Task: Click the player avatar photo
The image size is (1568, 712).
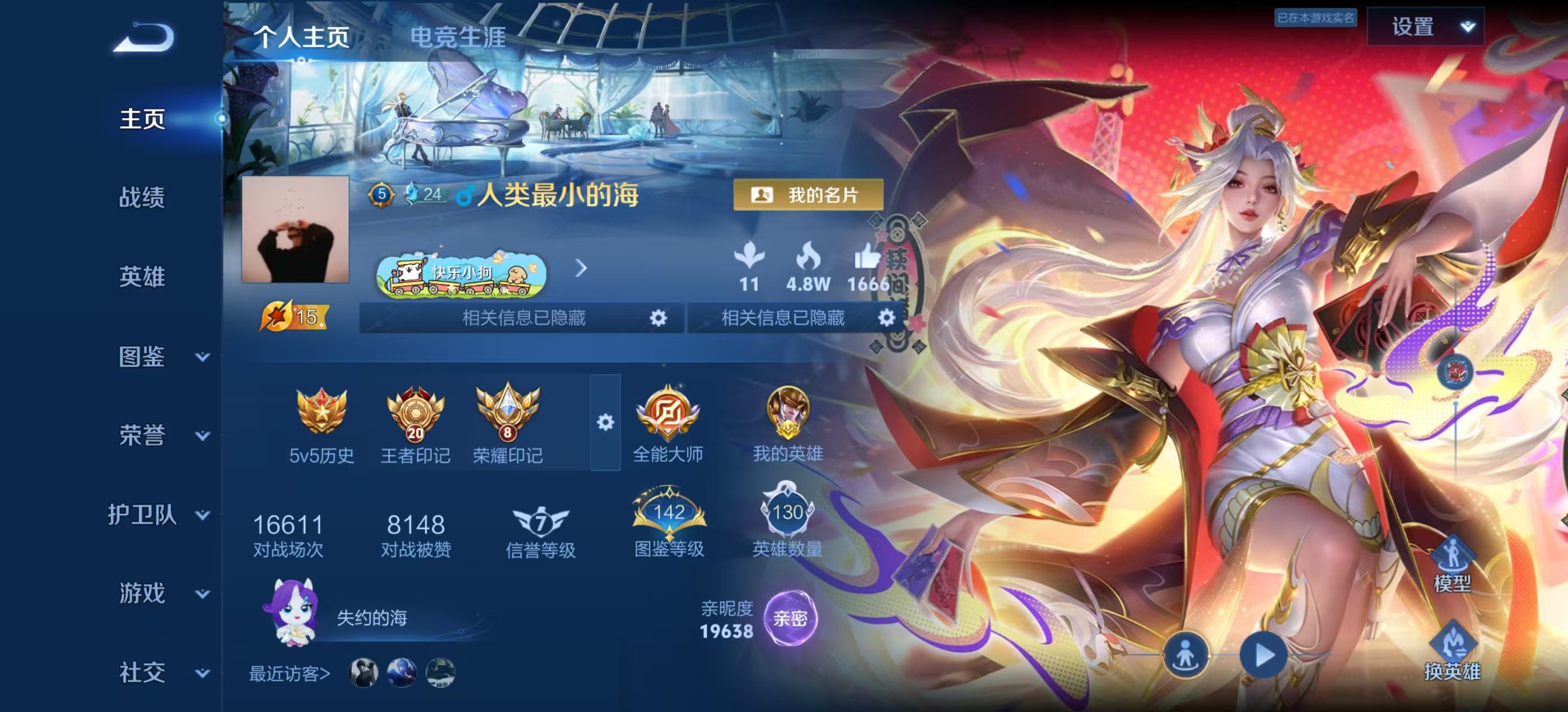Action: (x=295, y=230)
